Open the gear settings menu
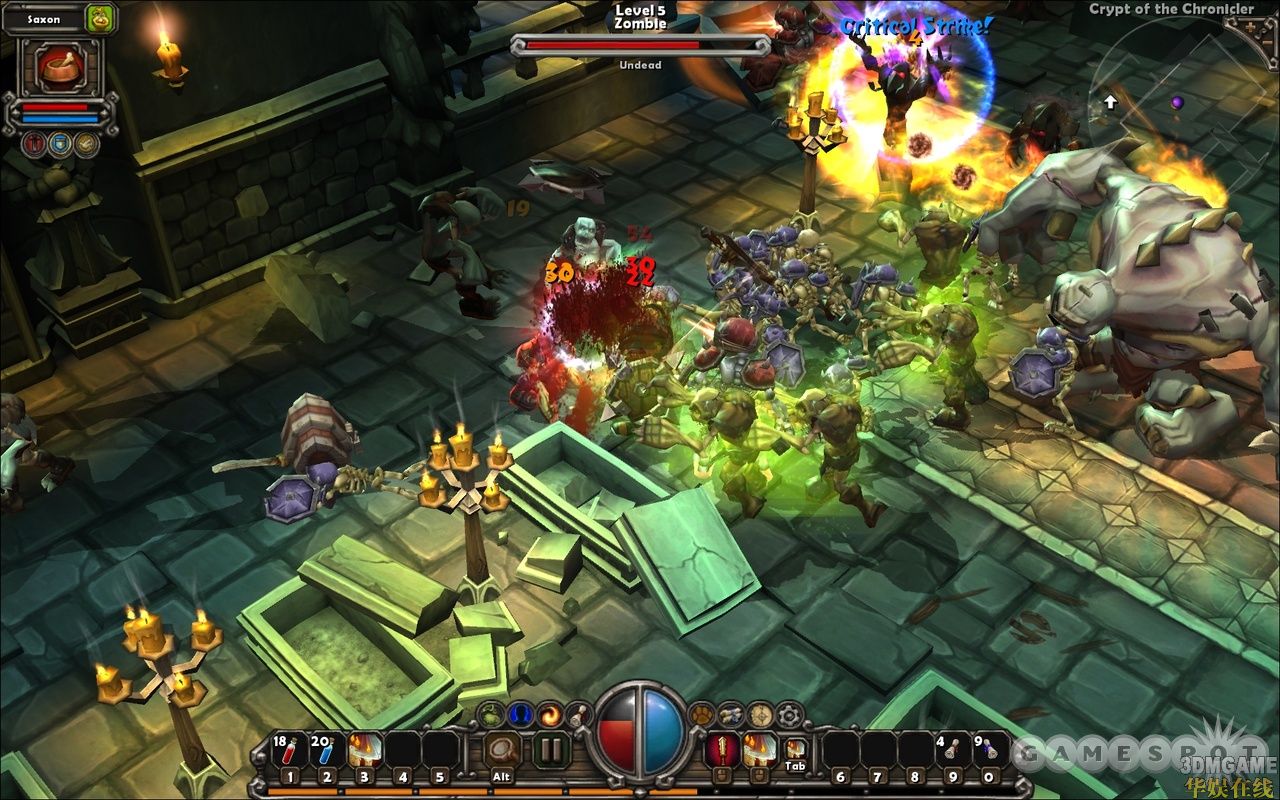The height and width of the screenshot is (800, 1280). coord(790,714)
